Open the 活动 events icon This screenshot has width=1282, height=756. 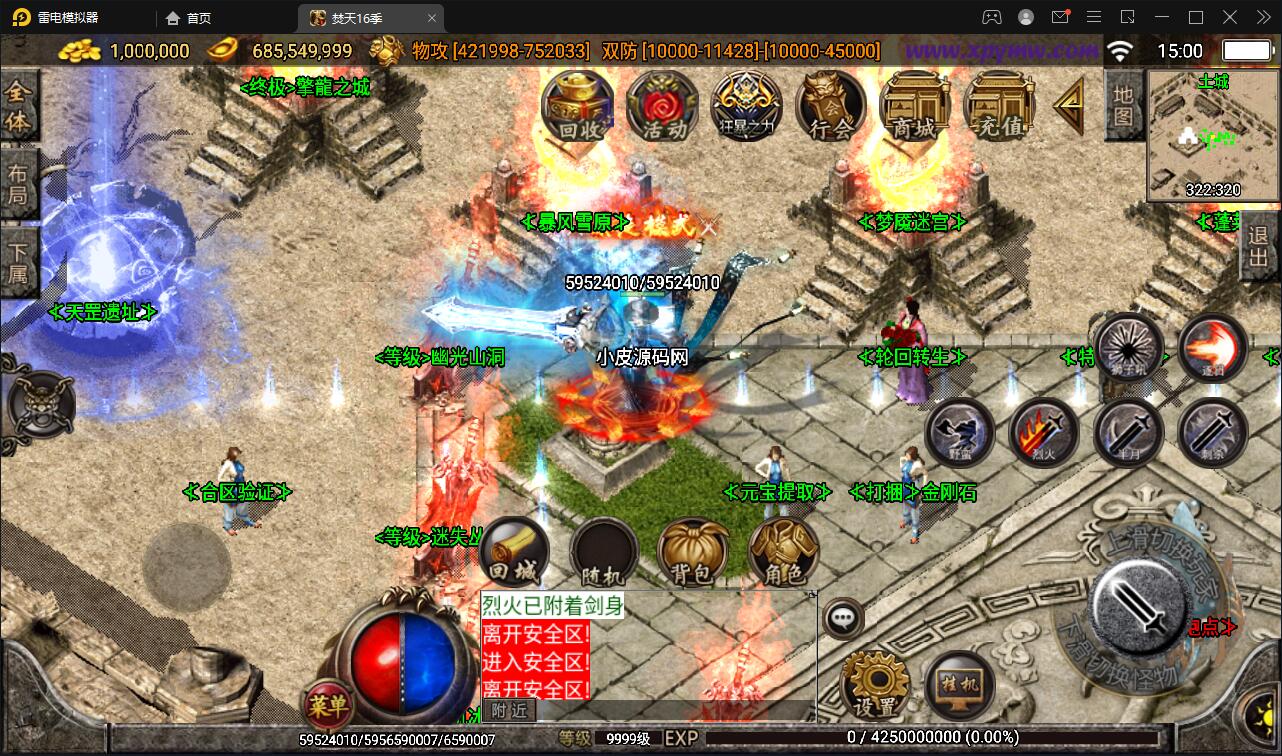point(661,106)
